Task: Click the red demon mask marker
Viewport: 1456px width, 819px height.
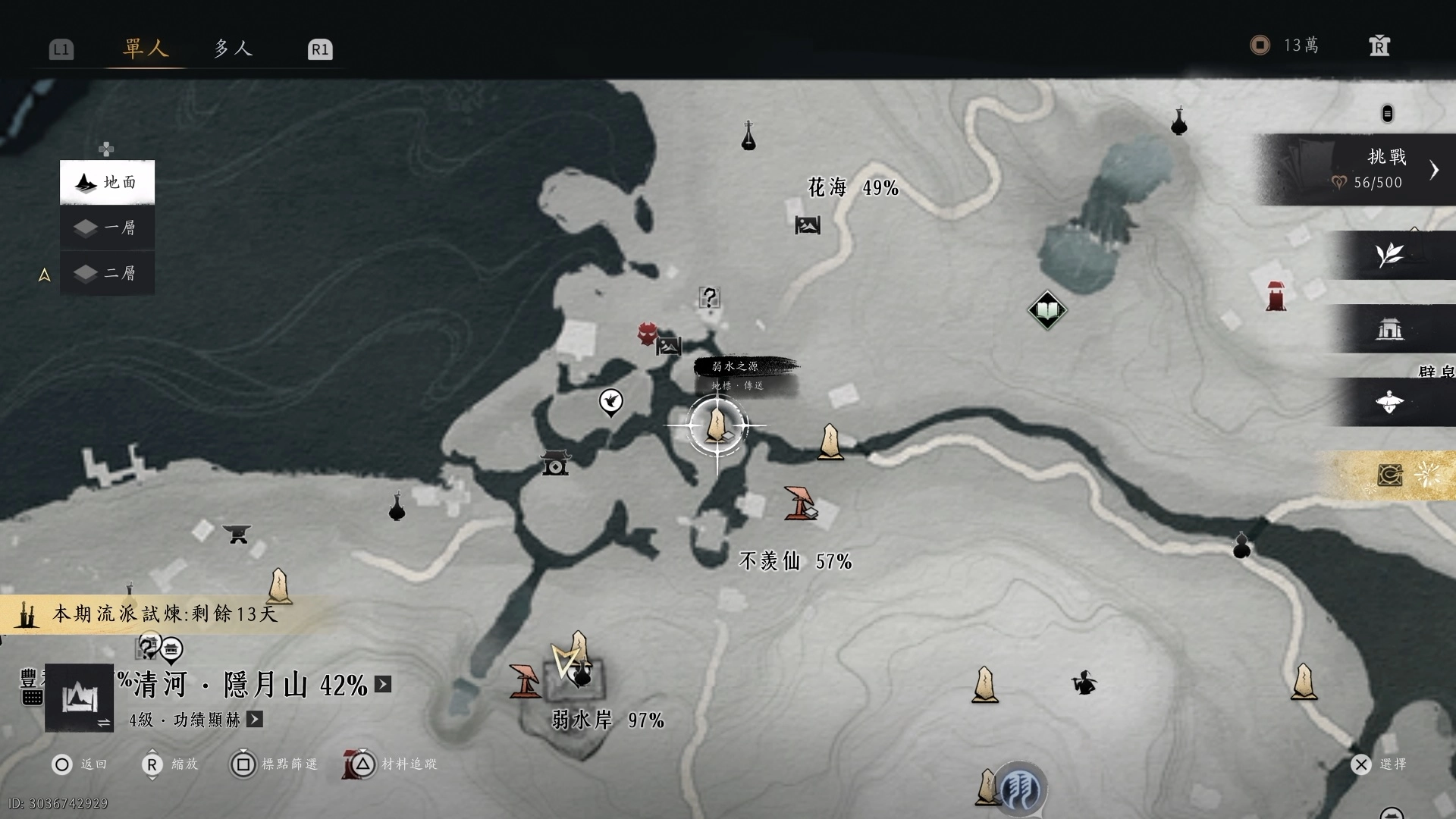Action: [x=647, y=334]
